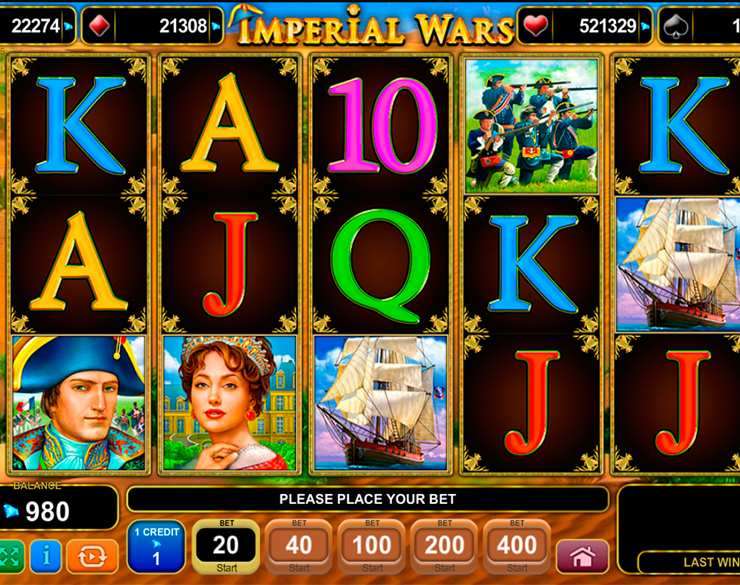Change the 1 credit denomination

[156, 547]
